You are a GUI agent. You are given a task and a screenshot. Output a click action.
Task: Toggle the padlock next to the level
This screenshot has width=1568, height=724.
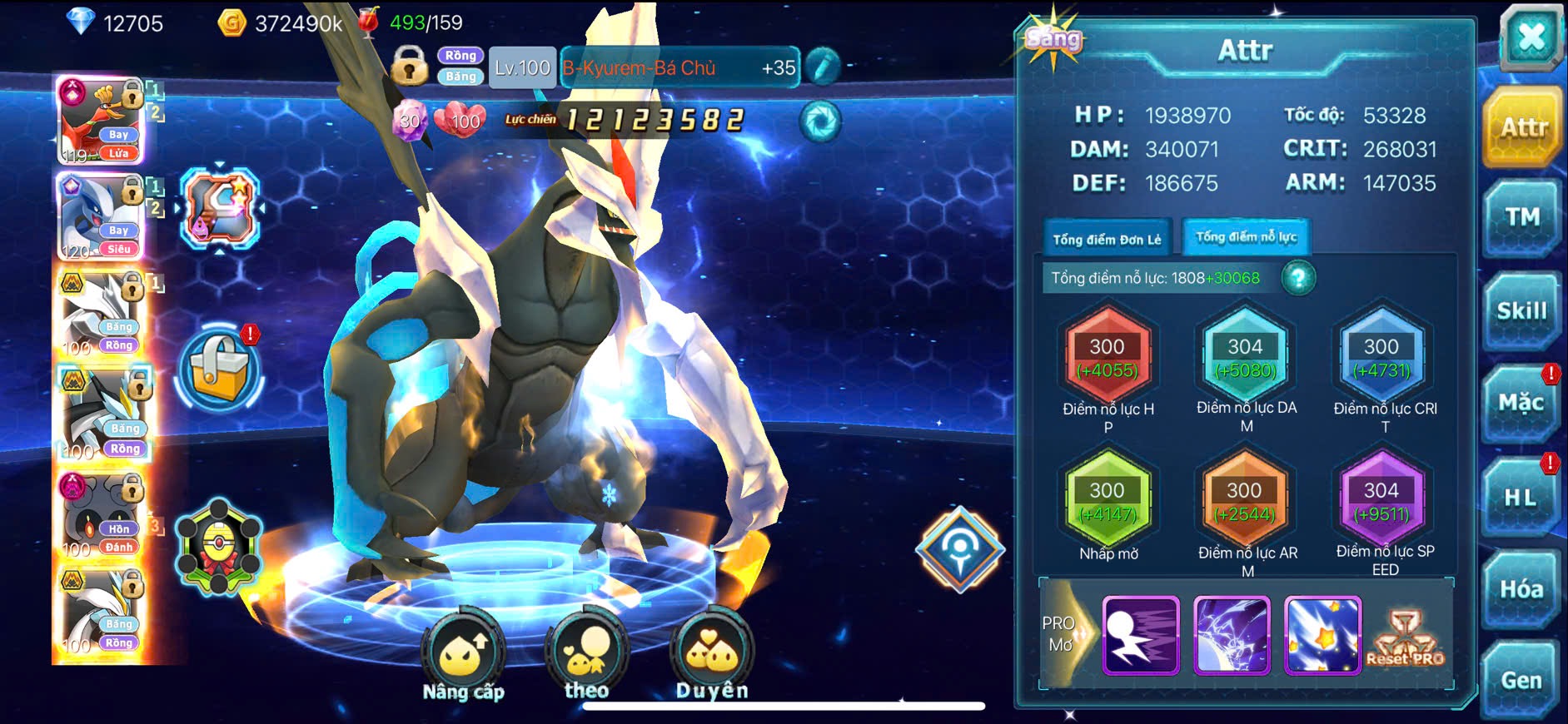pyautogui.click(x=410, y=67)
